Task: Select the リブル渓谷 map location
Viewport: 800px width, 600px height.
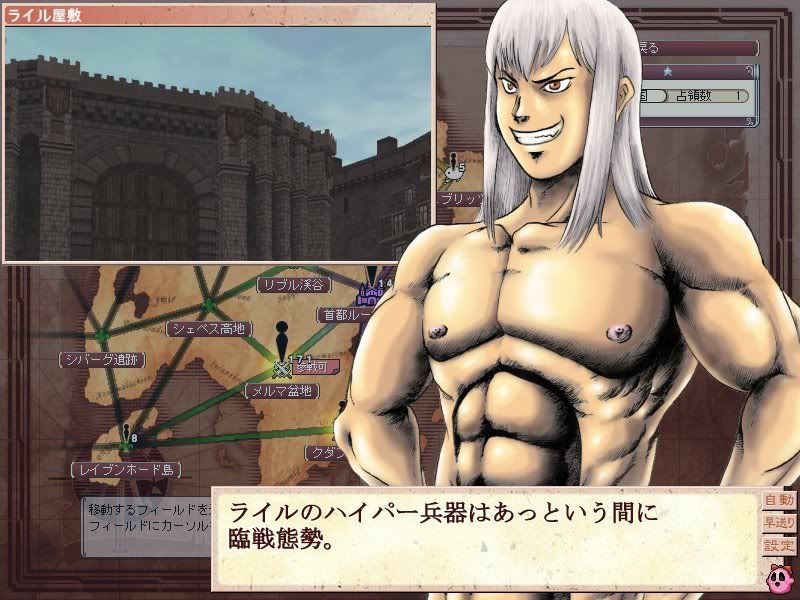Action: coord(294,285)
